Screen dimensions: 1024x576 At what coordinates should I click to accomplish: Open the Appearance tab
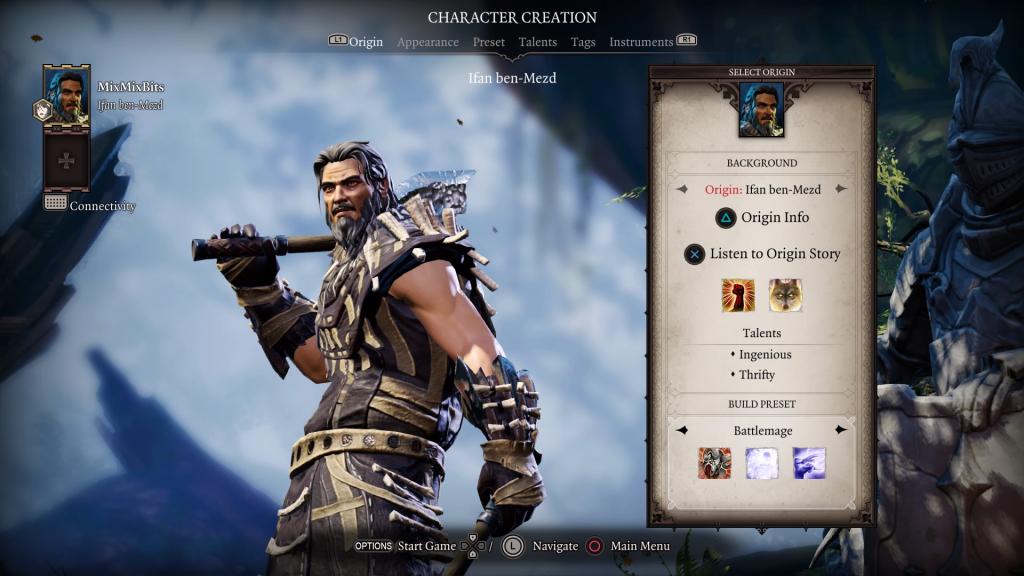428,42
